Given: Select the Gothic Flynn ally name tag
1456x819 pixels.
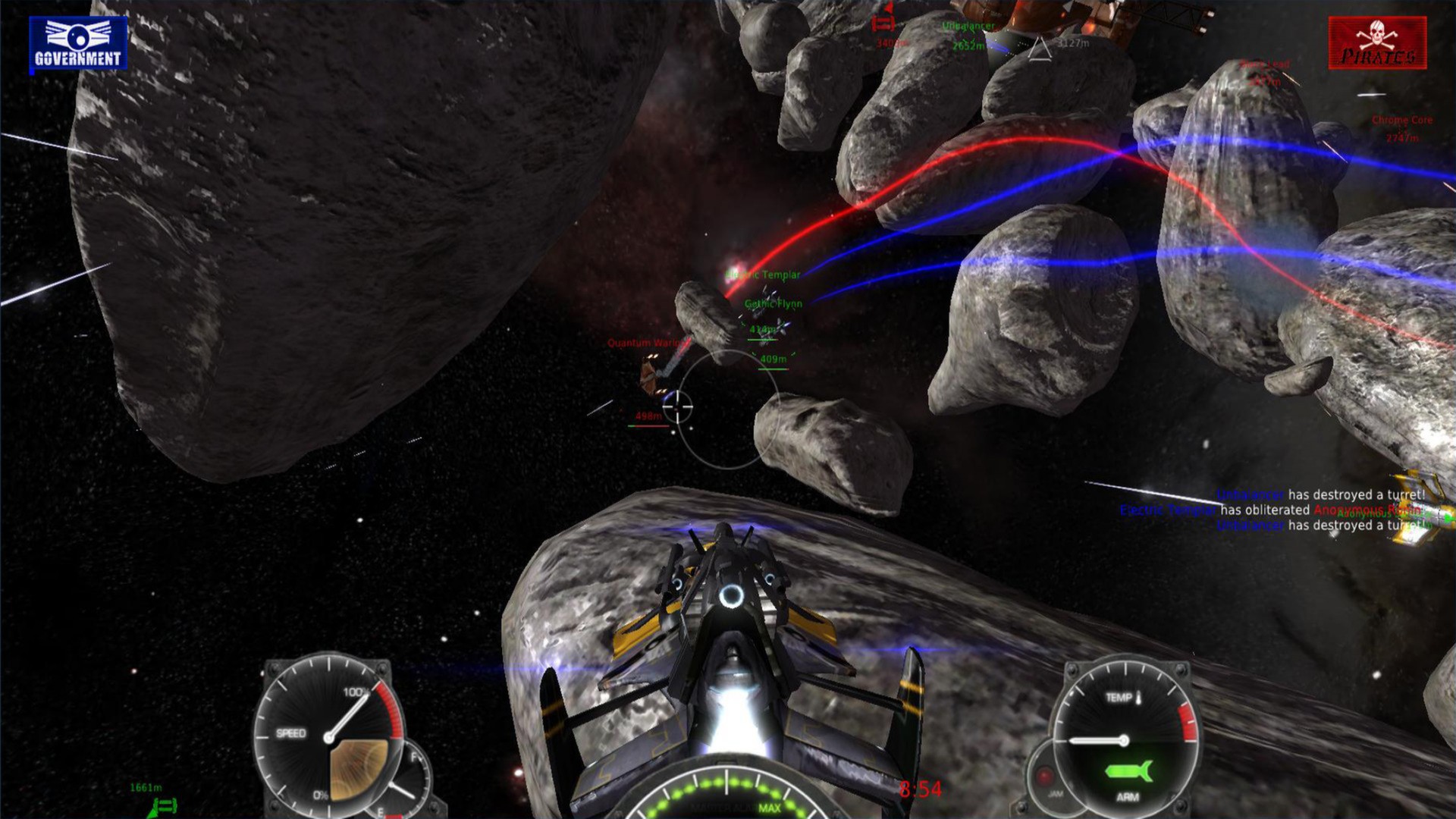Looking at the screenshot, I should point(773,304).
